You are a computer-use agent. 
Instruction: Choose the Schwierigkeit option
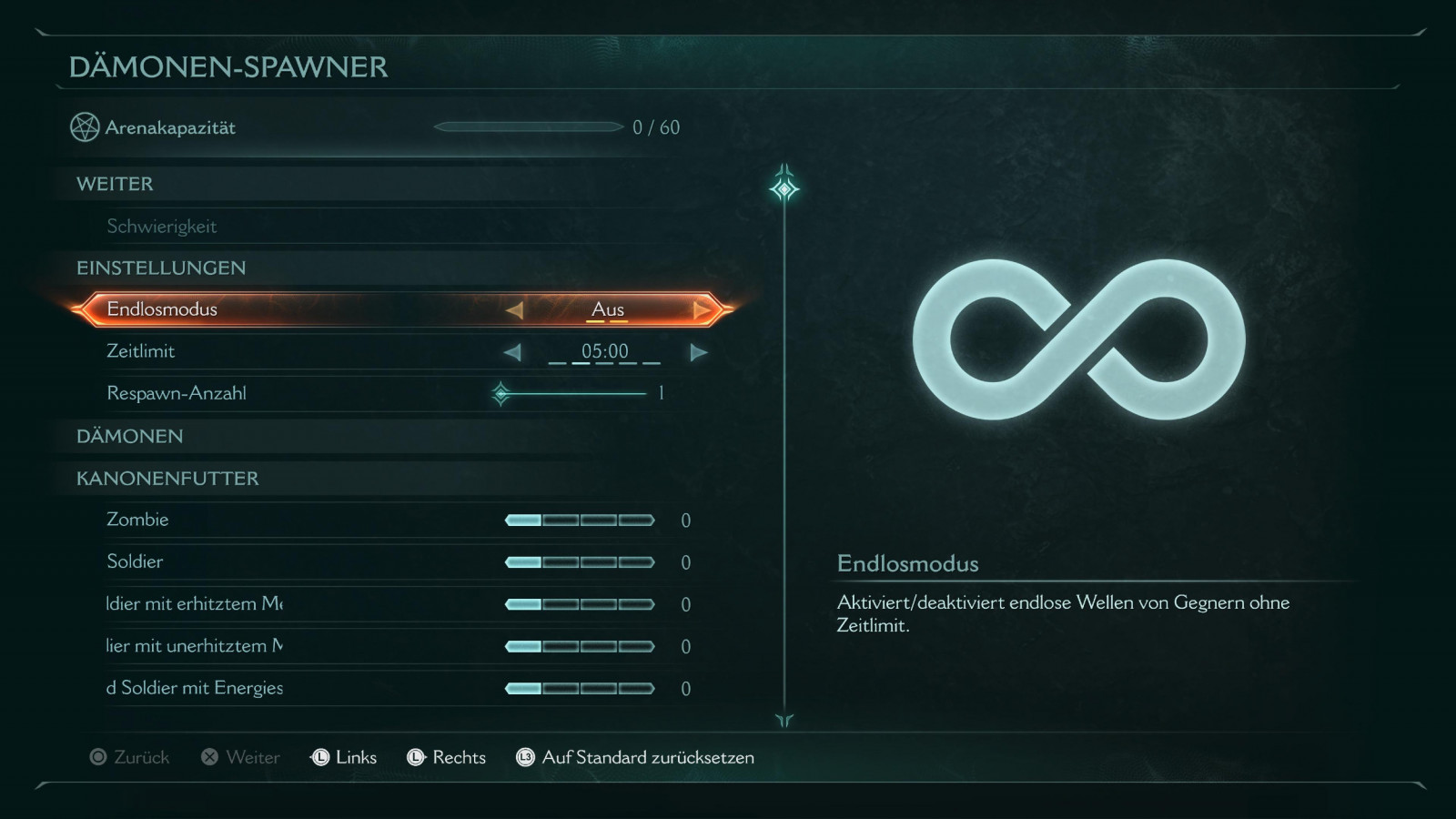(x=162, y=227)
